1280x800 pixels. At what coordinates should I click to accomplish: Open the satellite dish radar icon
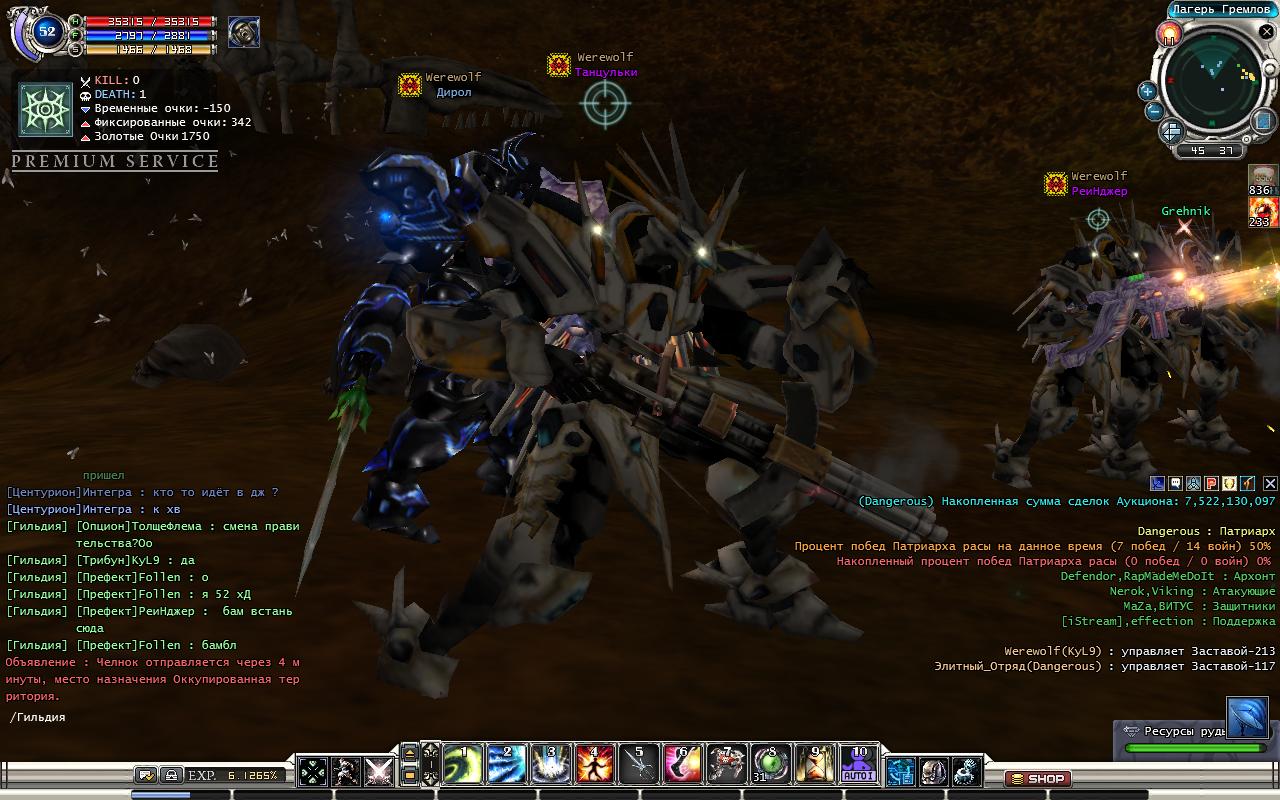click(1247, 717)
